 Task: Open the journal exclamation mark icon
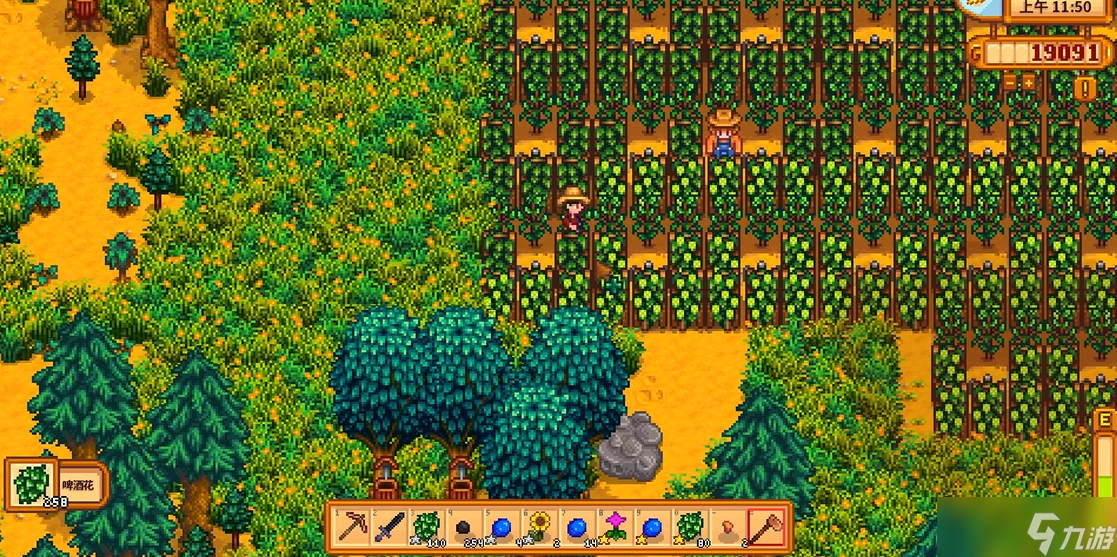[1085, 88]
